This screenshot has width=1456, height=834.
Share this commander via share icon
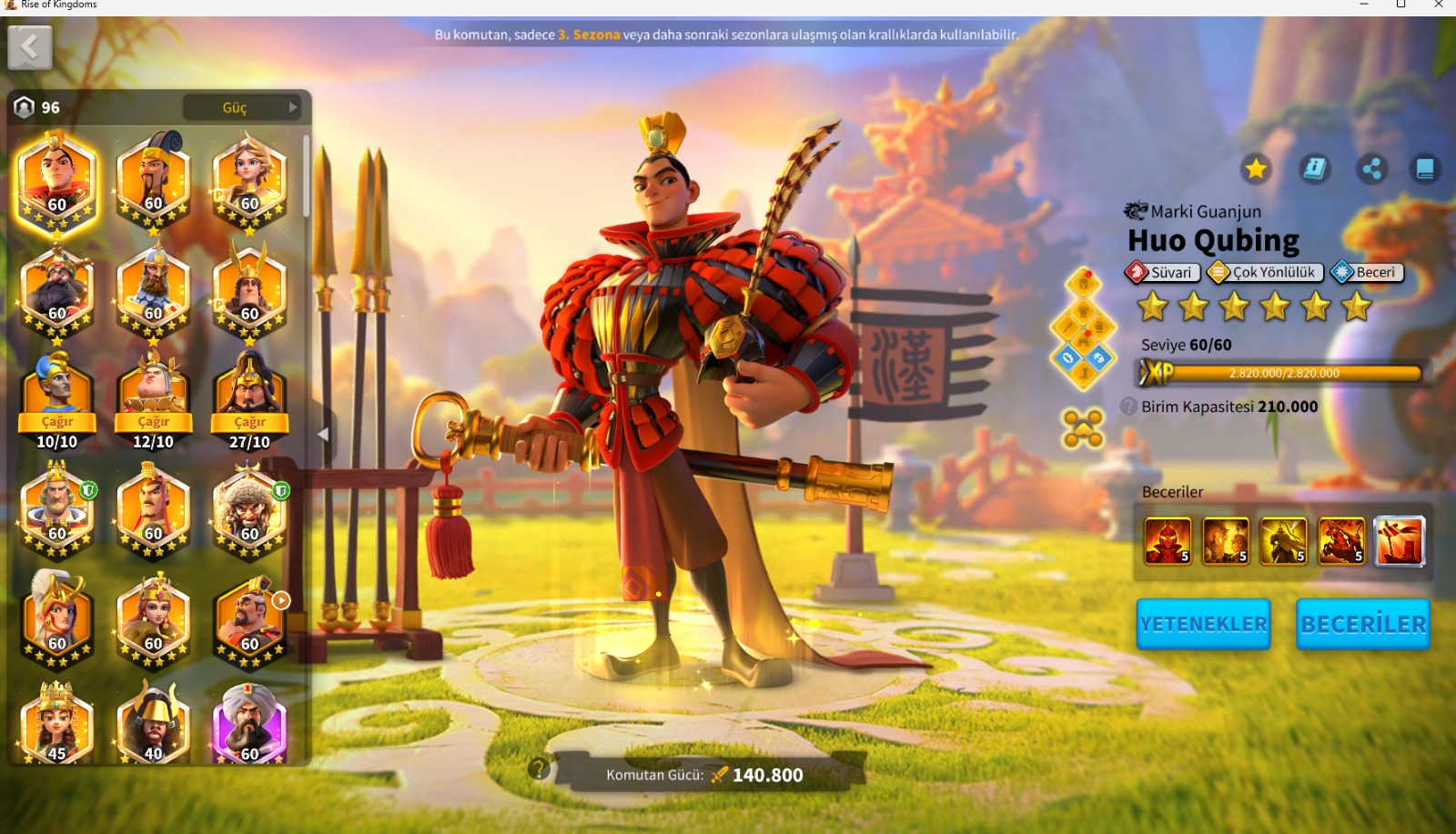coord(1371,168)
